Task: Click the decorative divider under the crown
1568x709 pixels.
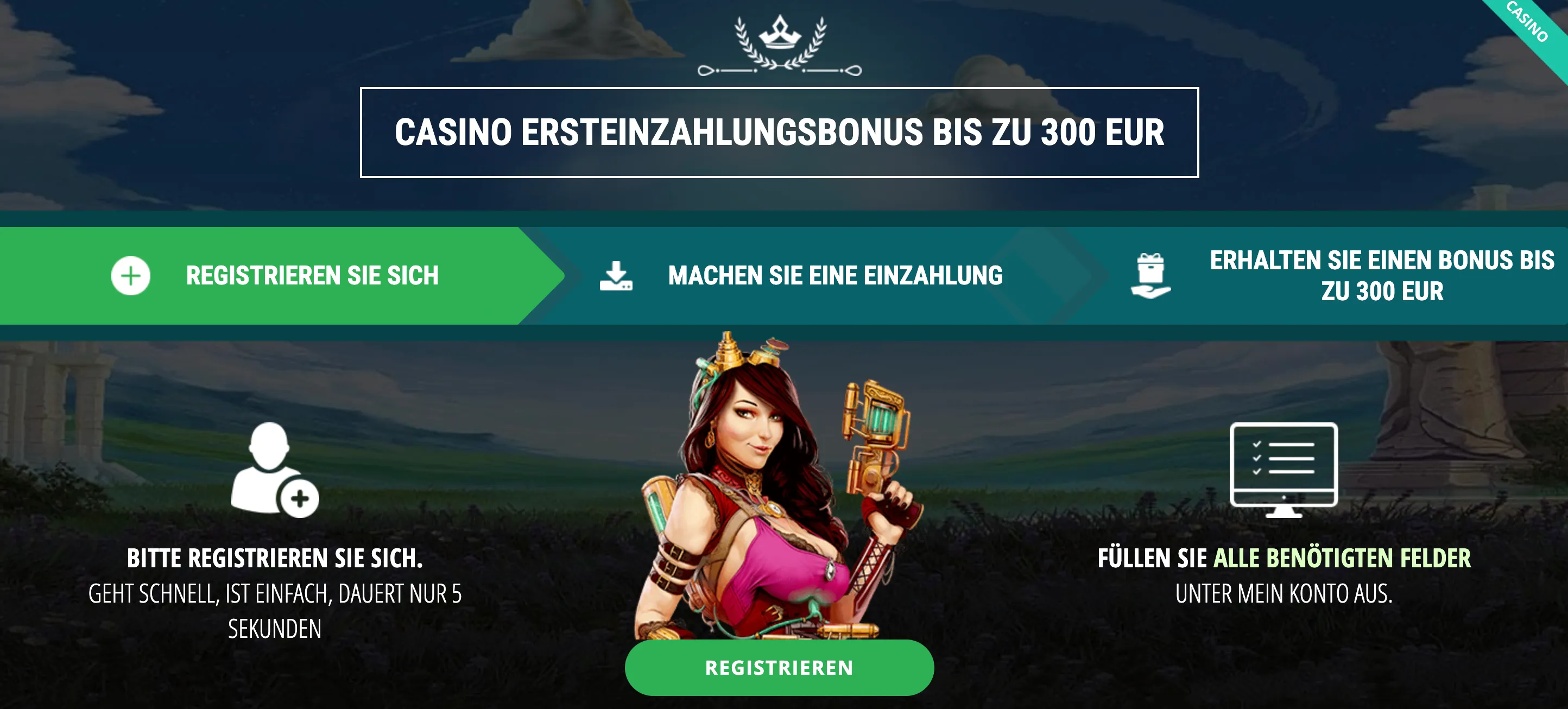Action: pyautogui.click(x=780, y=69)
